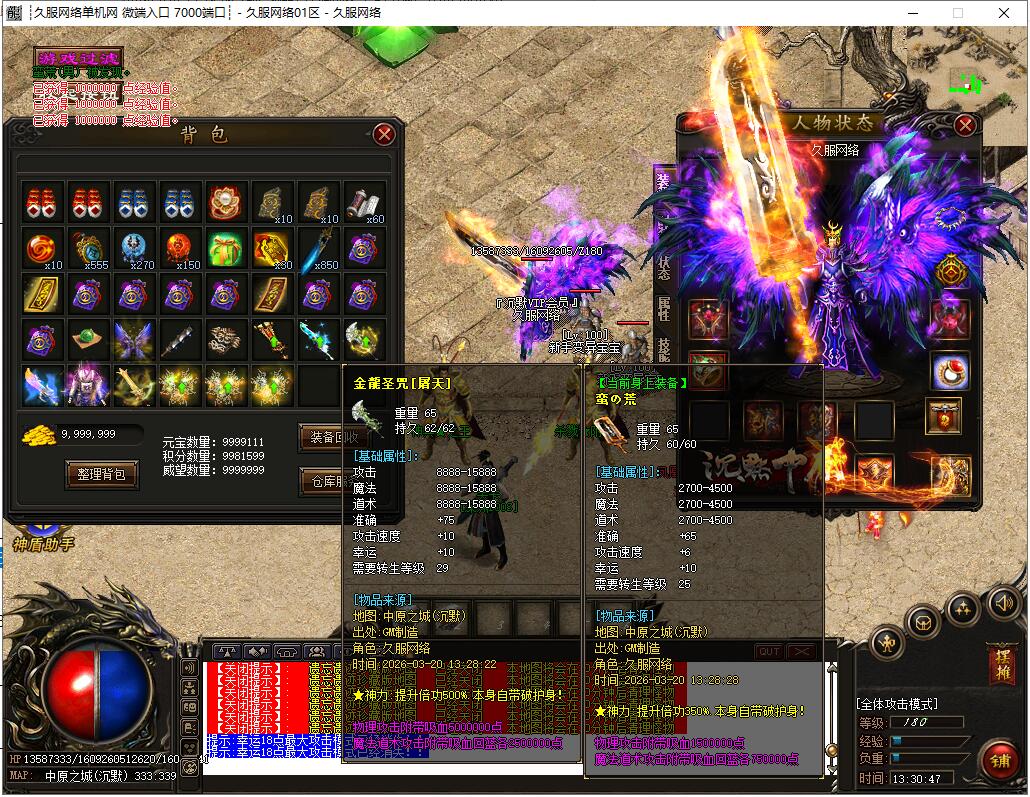Close the backpack window
1030x797 pixels.
pos(384,134)
